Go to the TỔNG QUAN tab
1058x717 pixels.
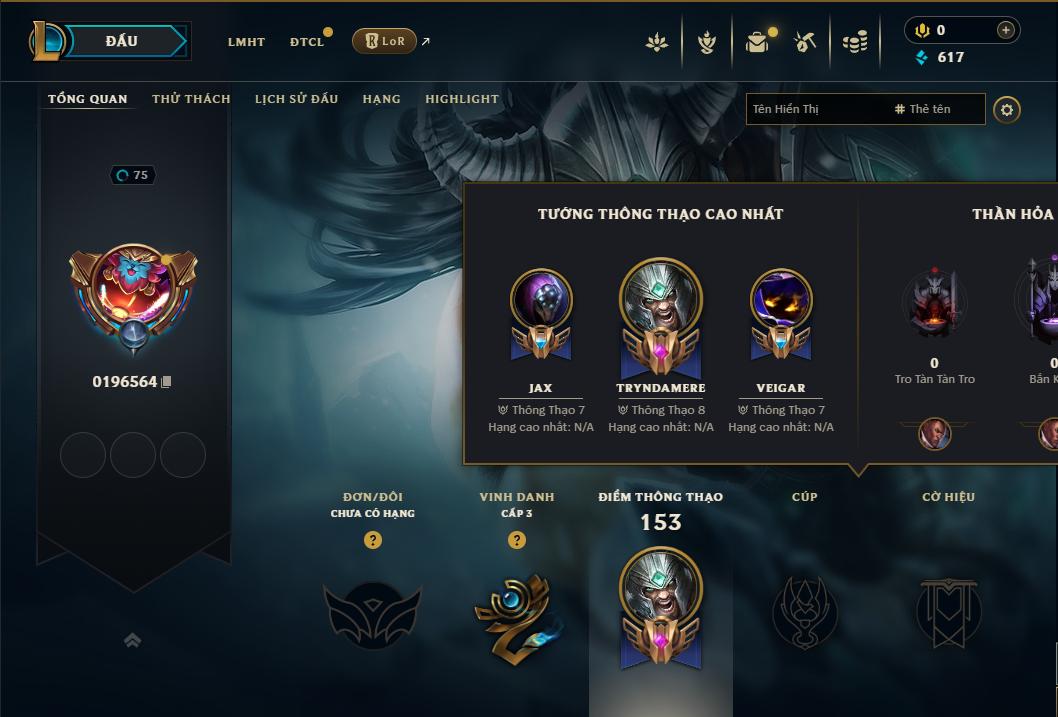[88, 99]
